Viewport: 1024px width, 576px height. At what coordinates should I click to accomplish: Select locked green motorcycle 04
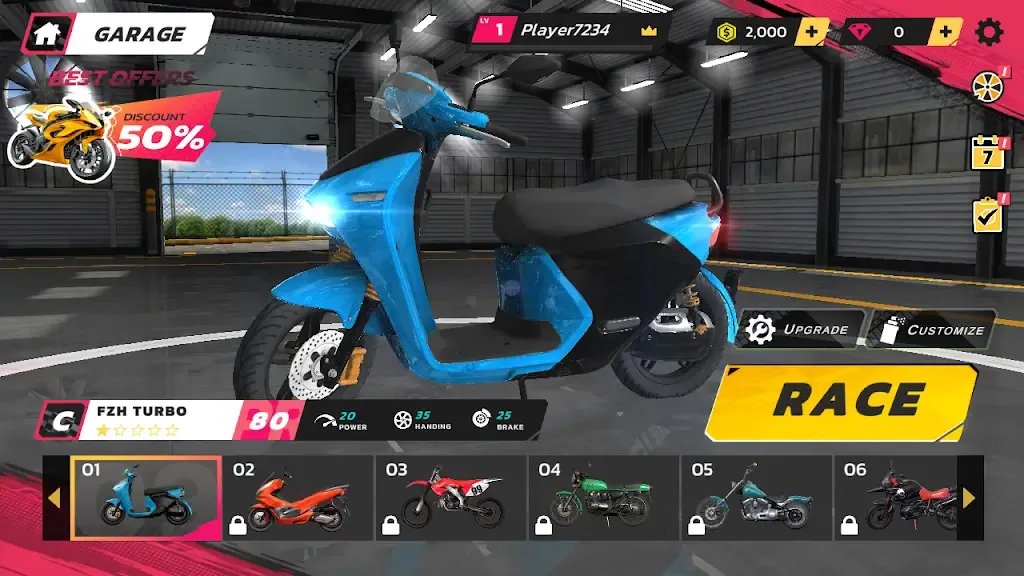pos(604,497)
